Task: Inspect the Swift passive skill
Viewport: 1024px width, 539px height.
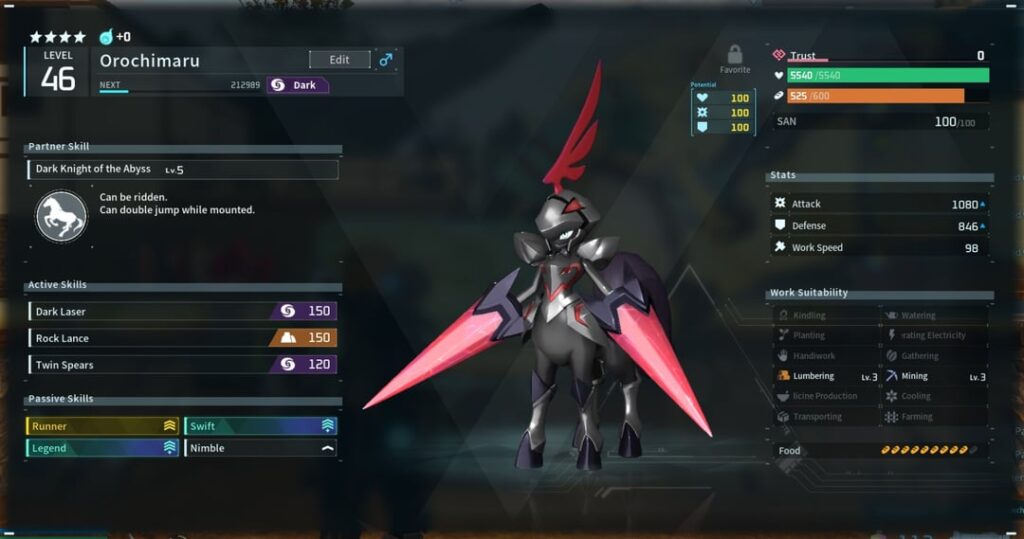Action: (x=260, y=426)
